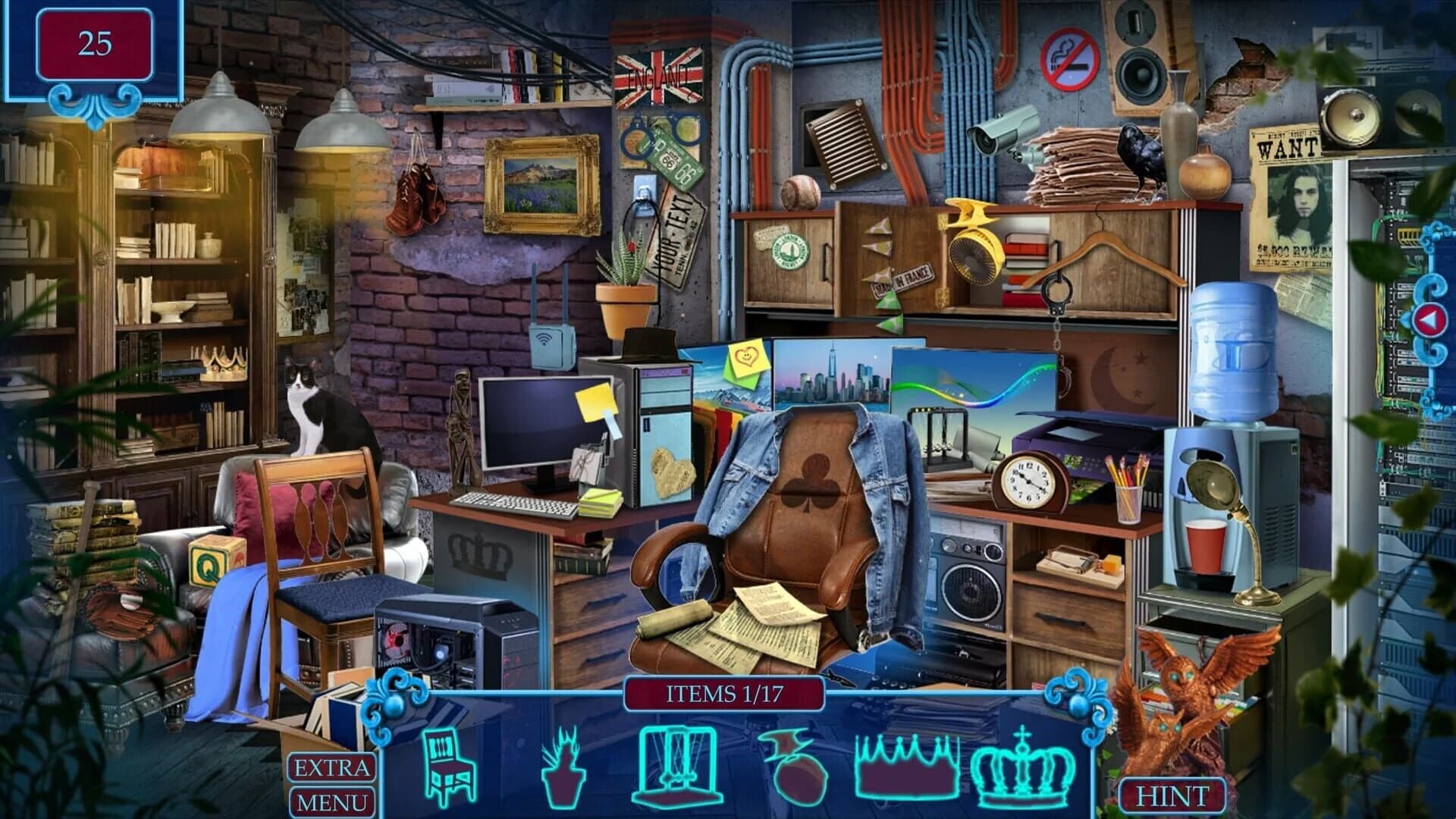Click the ITEMS 1/17 banner

726,691
